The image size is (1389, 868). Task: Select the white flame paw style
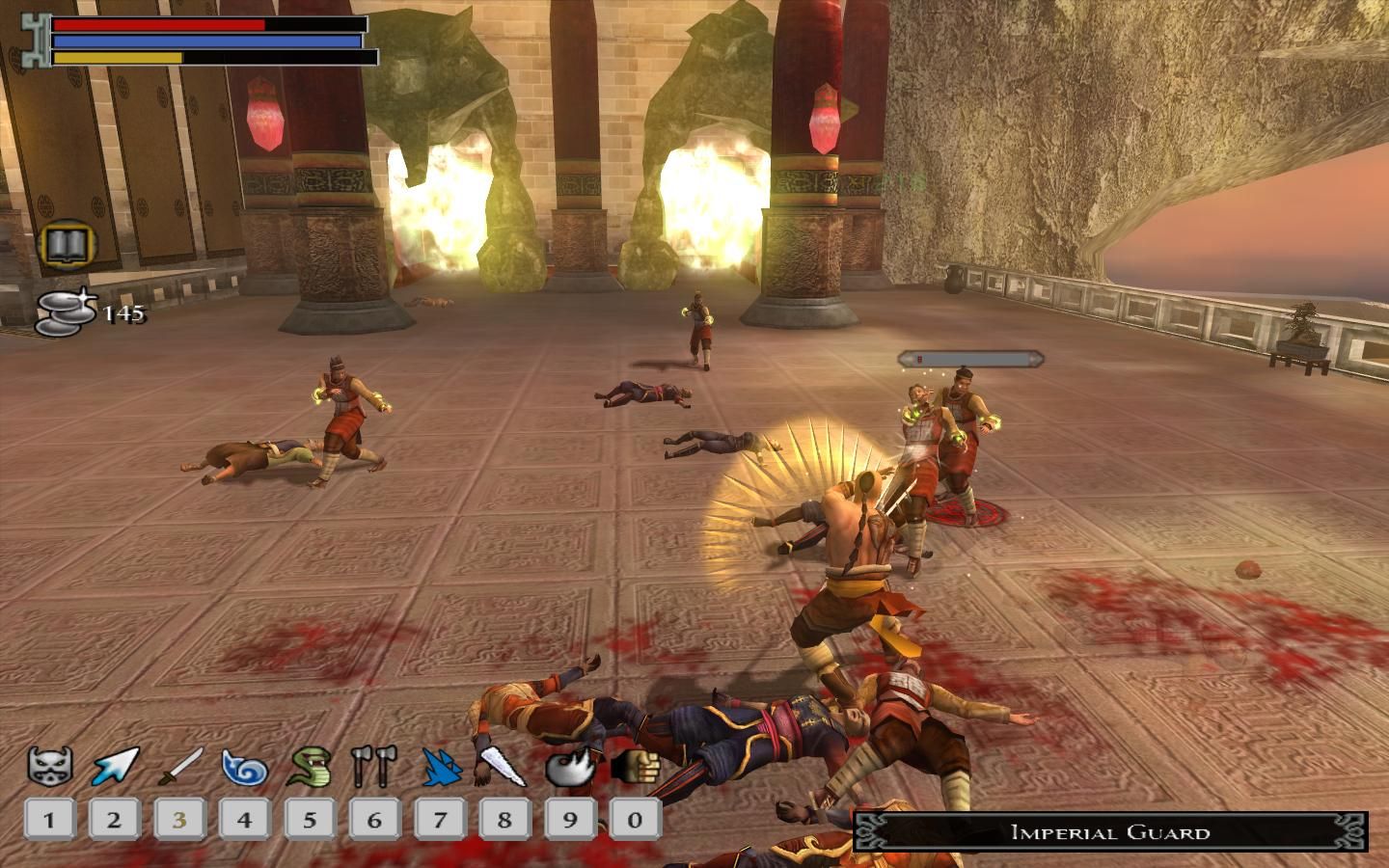569,768
